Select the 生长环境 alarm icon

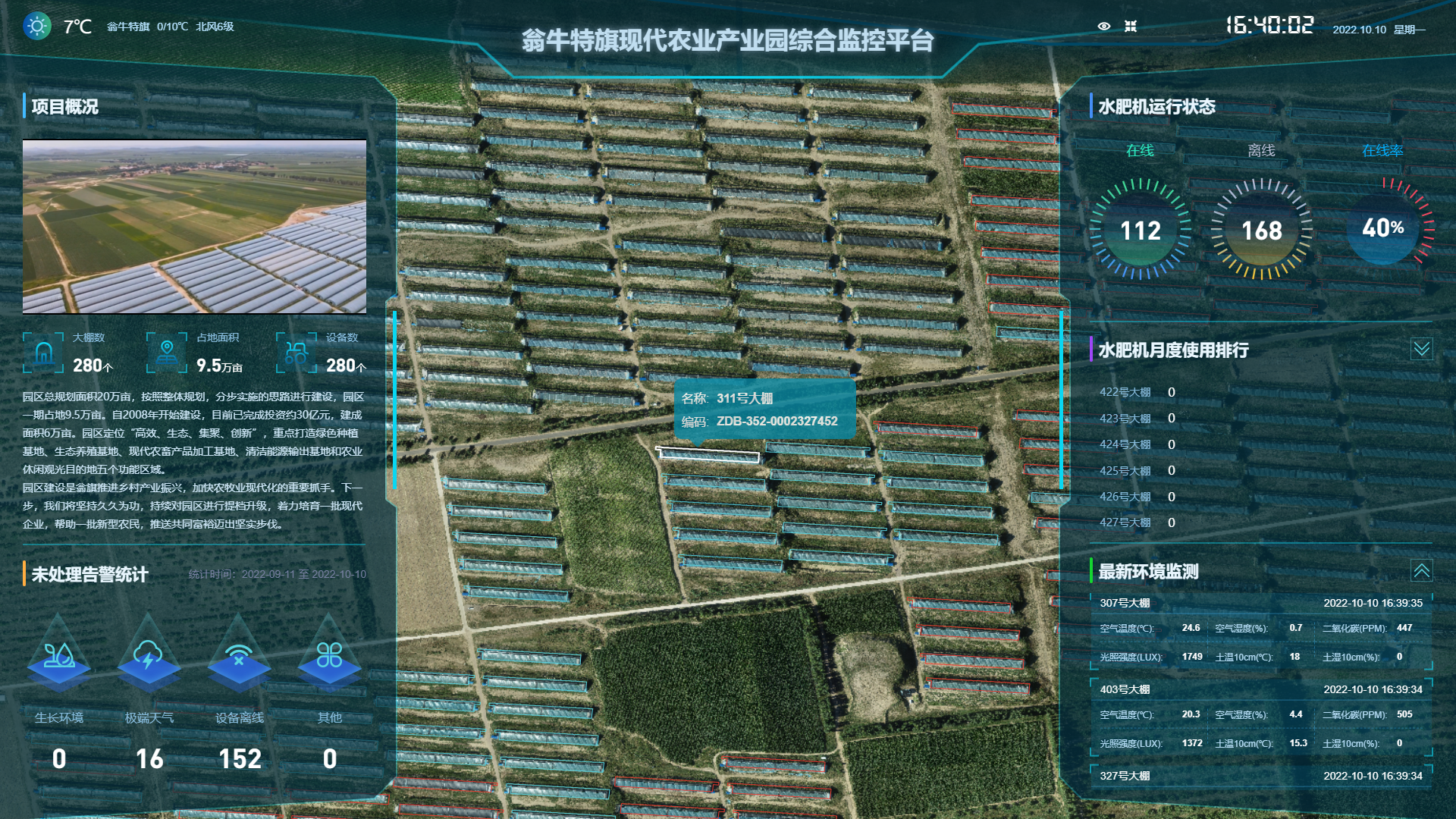[59, 654]
